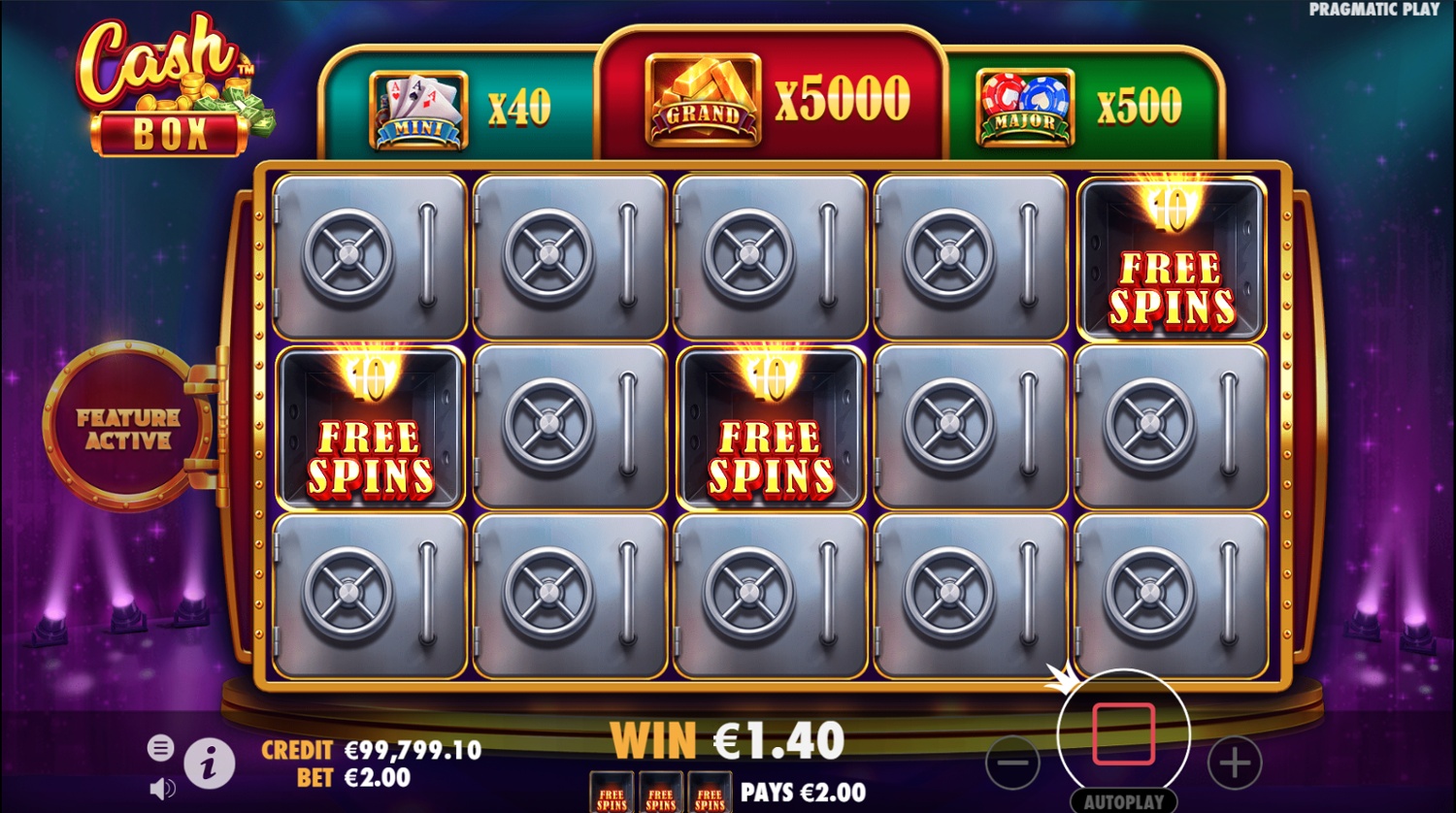Stop the spin with the red square button
Screen dimensions: 1456x813
pos(1123,734)
